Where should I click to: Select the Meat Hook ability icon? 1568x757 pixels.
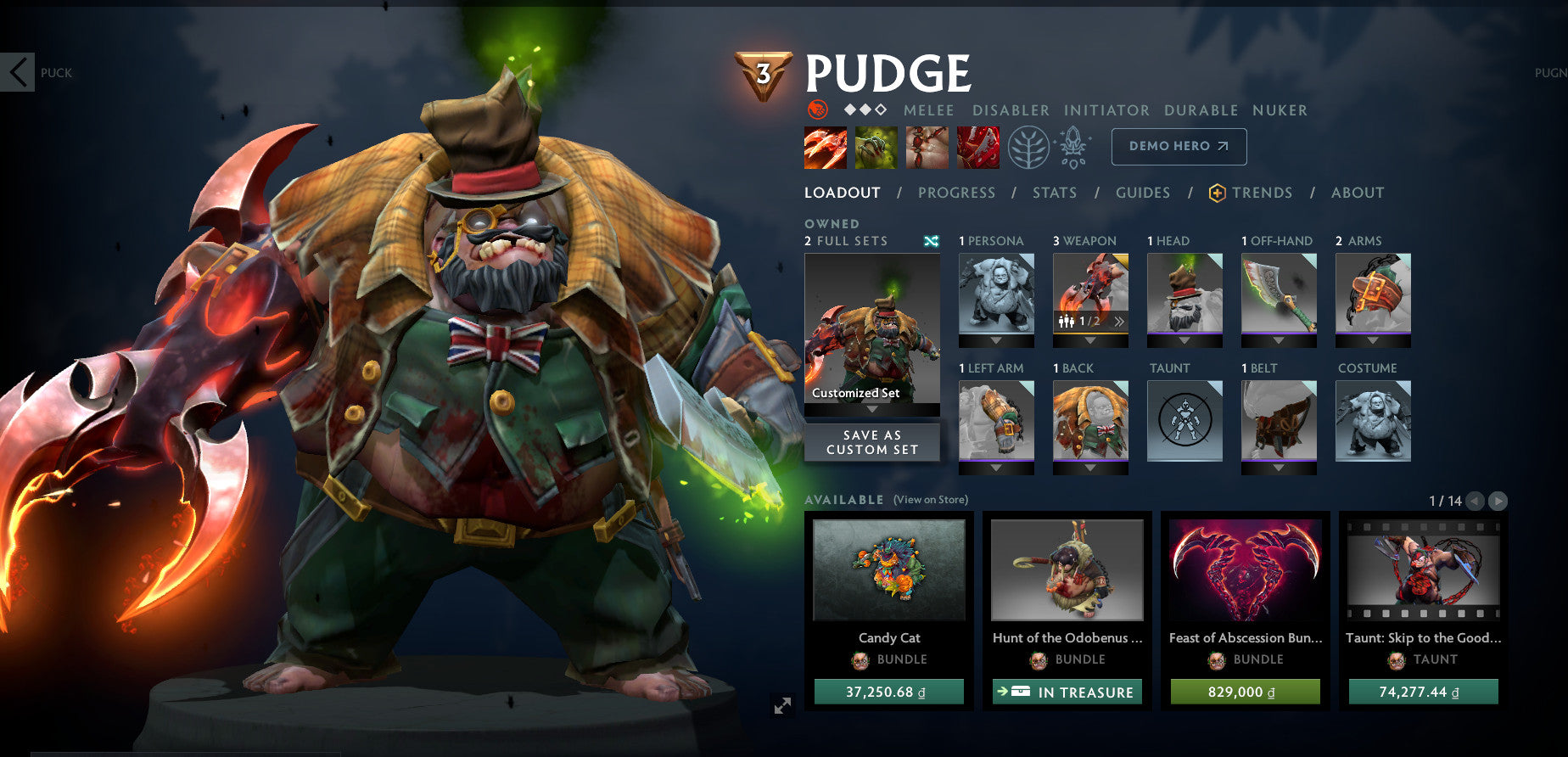(x=826, y=146)
